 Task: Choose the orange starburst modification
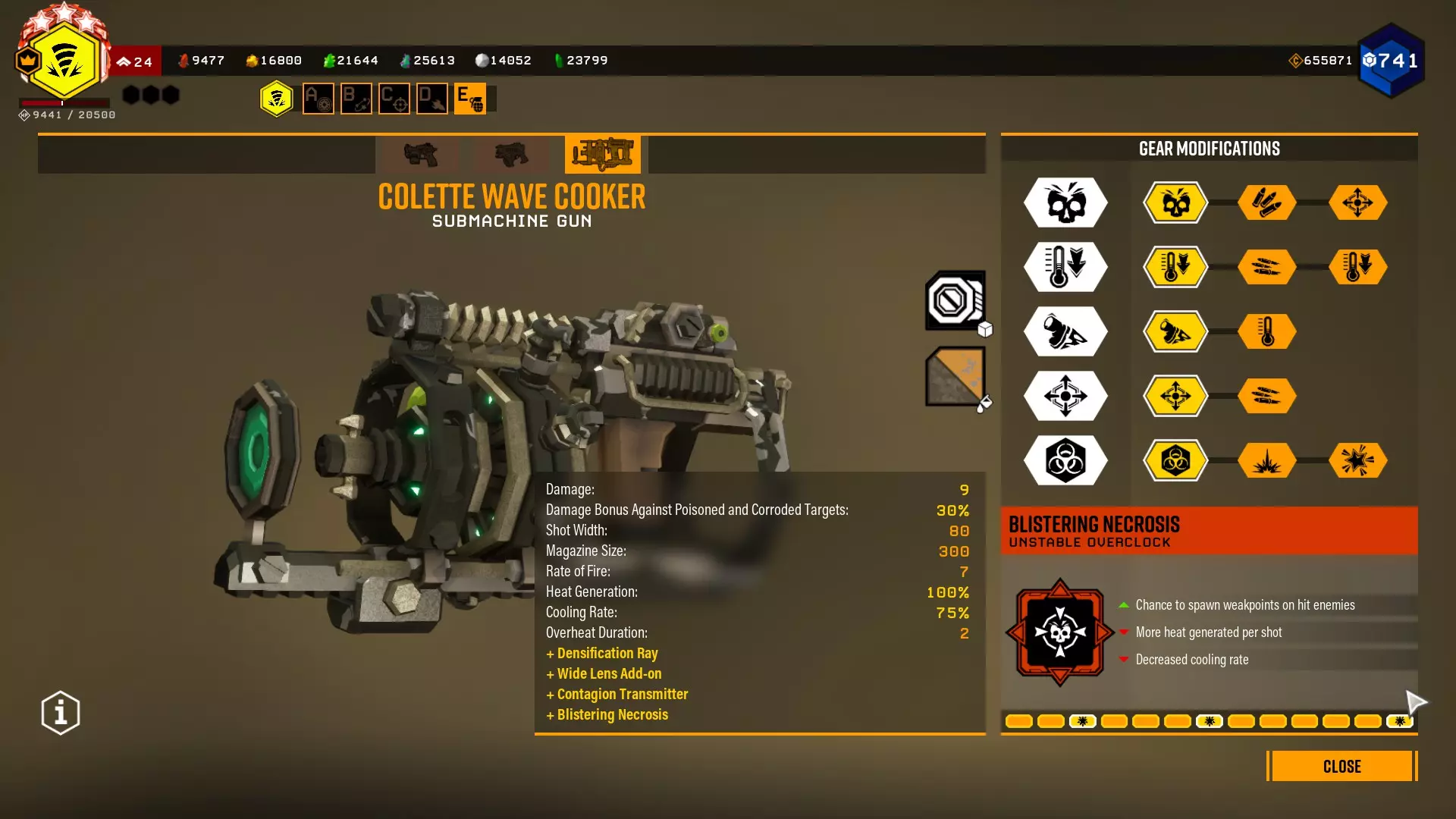[x=1357, y=460]
